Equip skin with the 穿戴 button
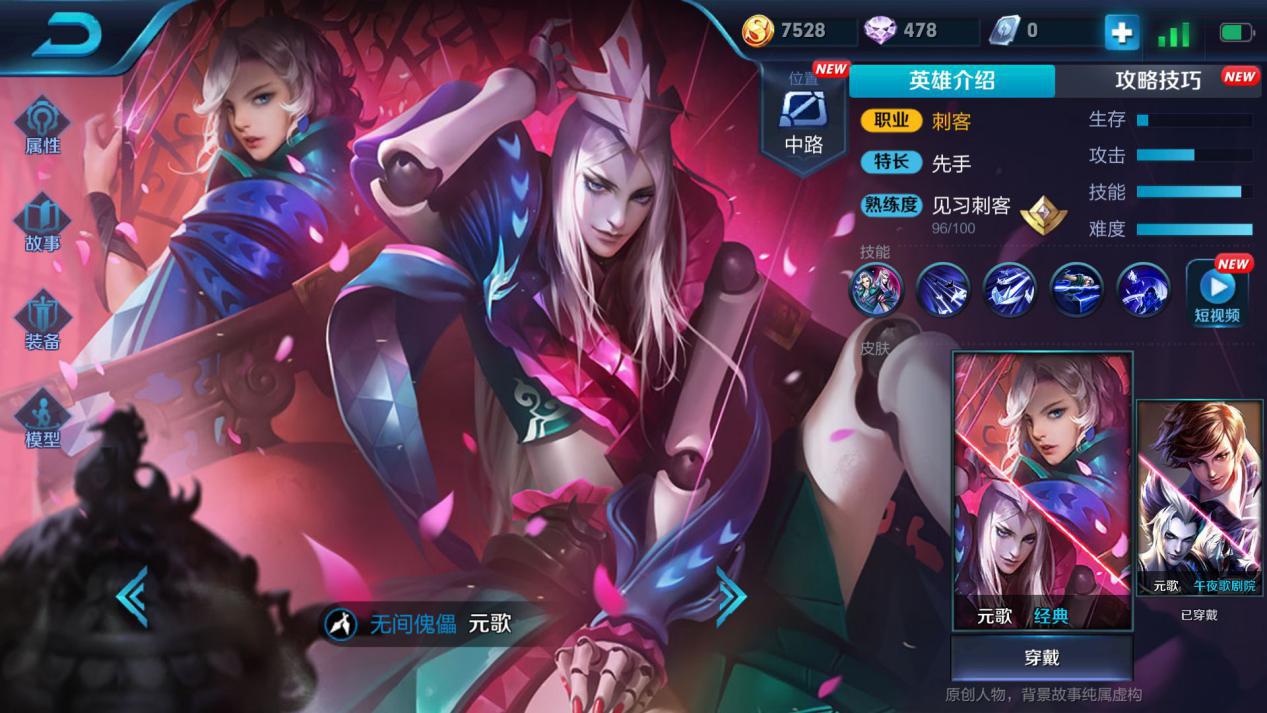1267x713 pixels. click(1041, 658)
